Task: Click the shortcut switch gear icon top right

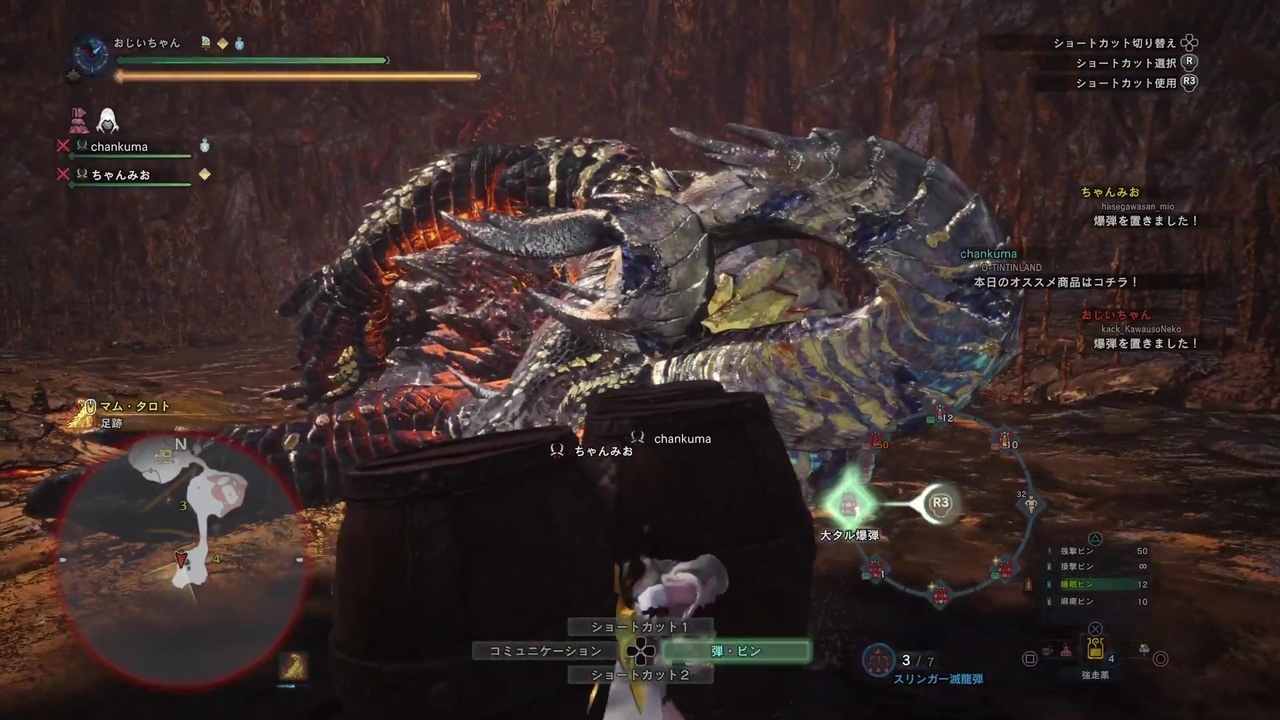Action: click(1188, 44)
